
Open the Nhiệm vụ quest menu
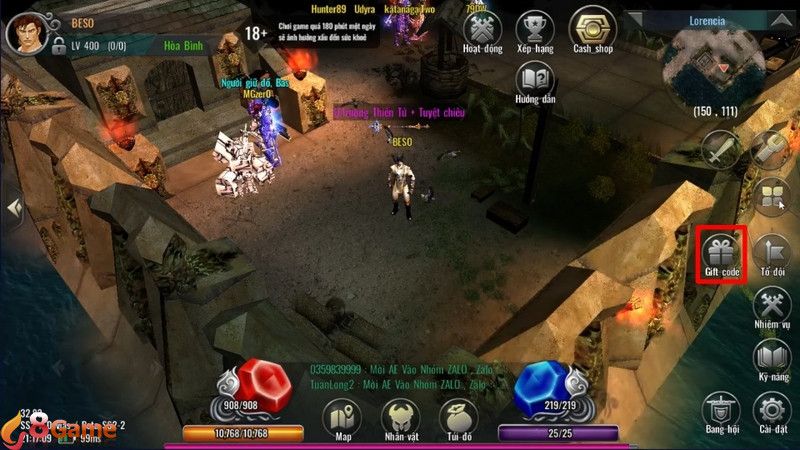pyautogui.click(x=771, y=305)
